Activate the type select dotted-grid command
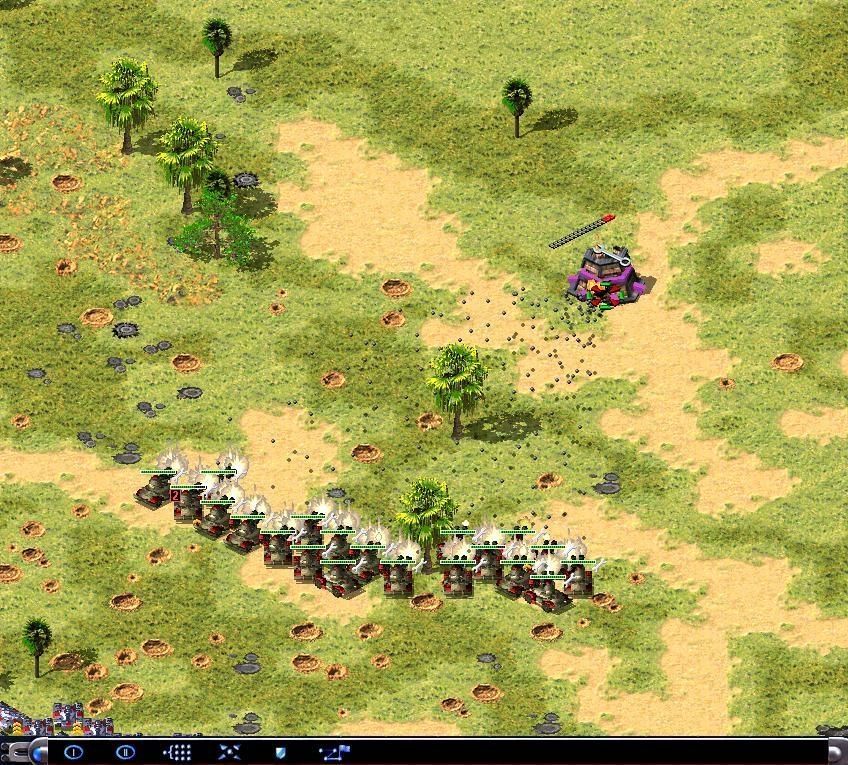 tap(177, 752)
